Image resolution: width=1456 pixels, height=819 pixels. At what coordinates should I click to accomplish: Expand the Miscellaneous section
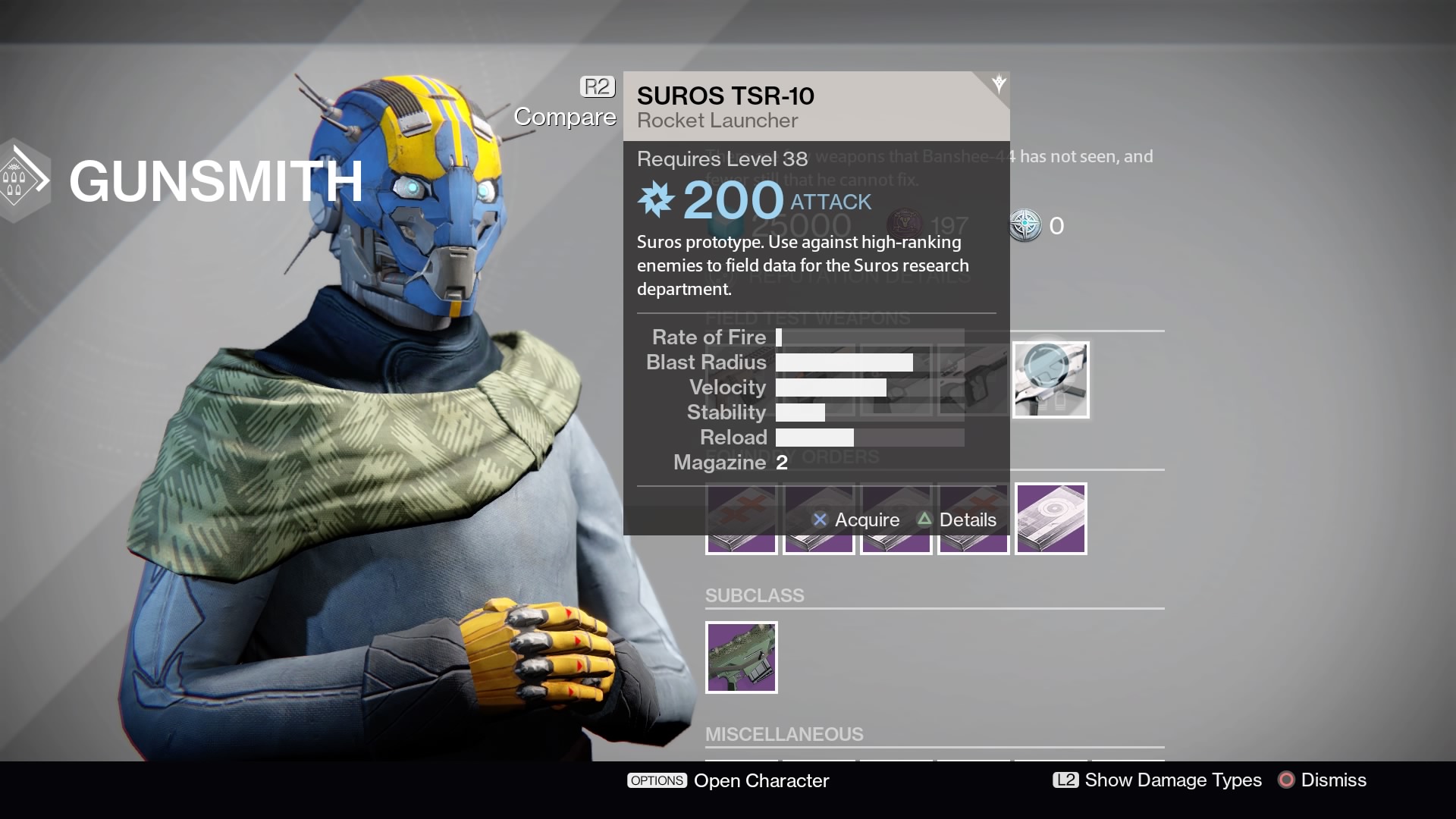(785, 734)
